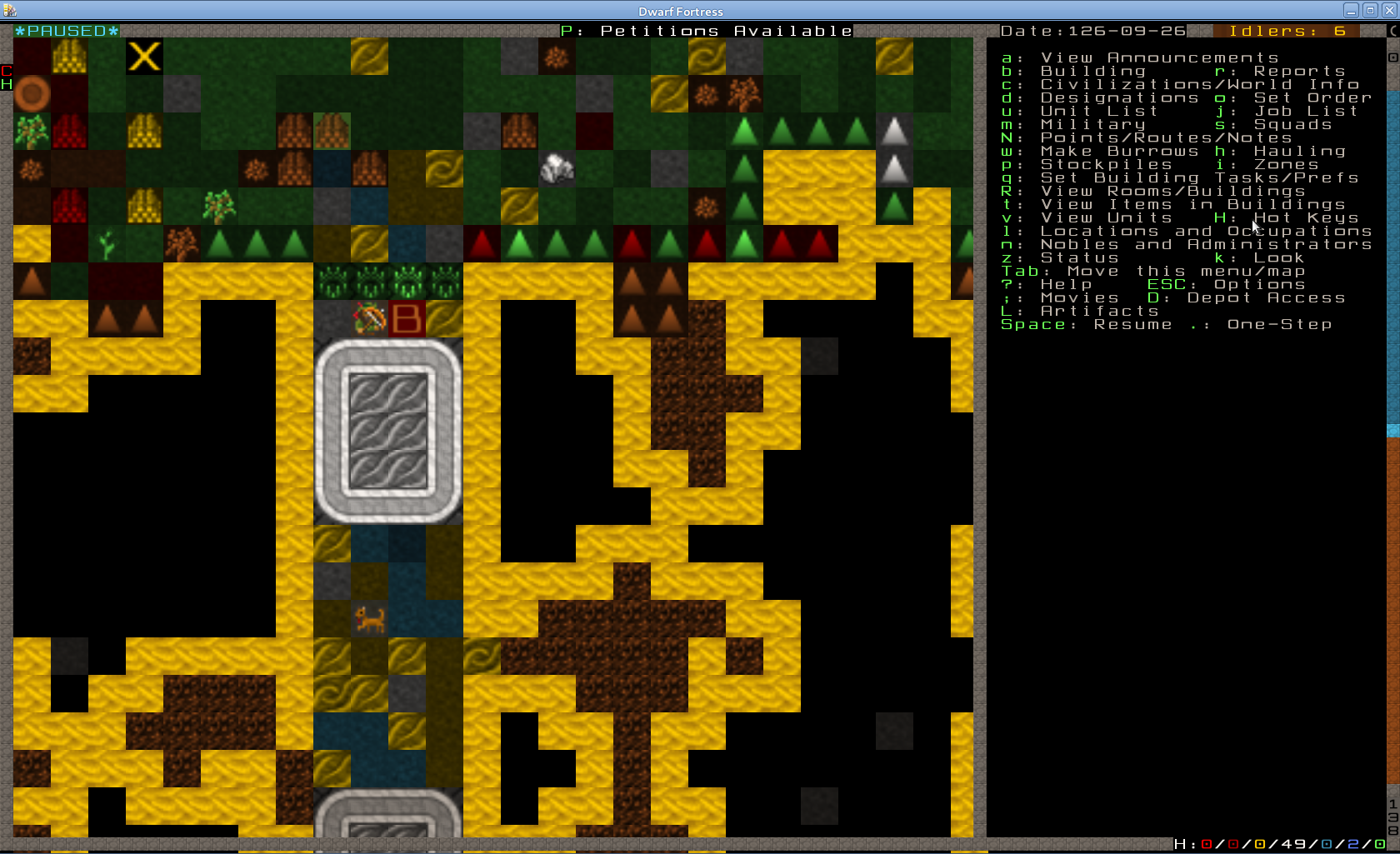The width and height of the screenshot is (1400, 854).
Task: Show the fortress Status screen
Action: [1079, 257]
